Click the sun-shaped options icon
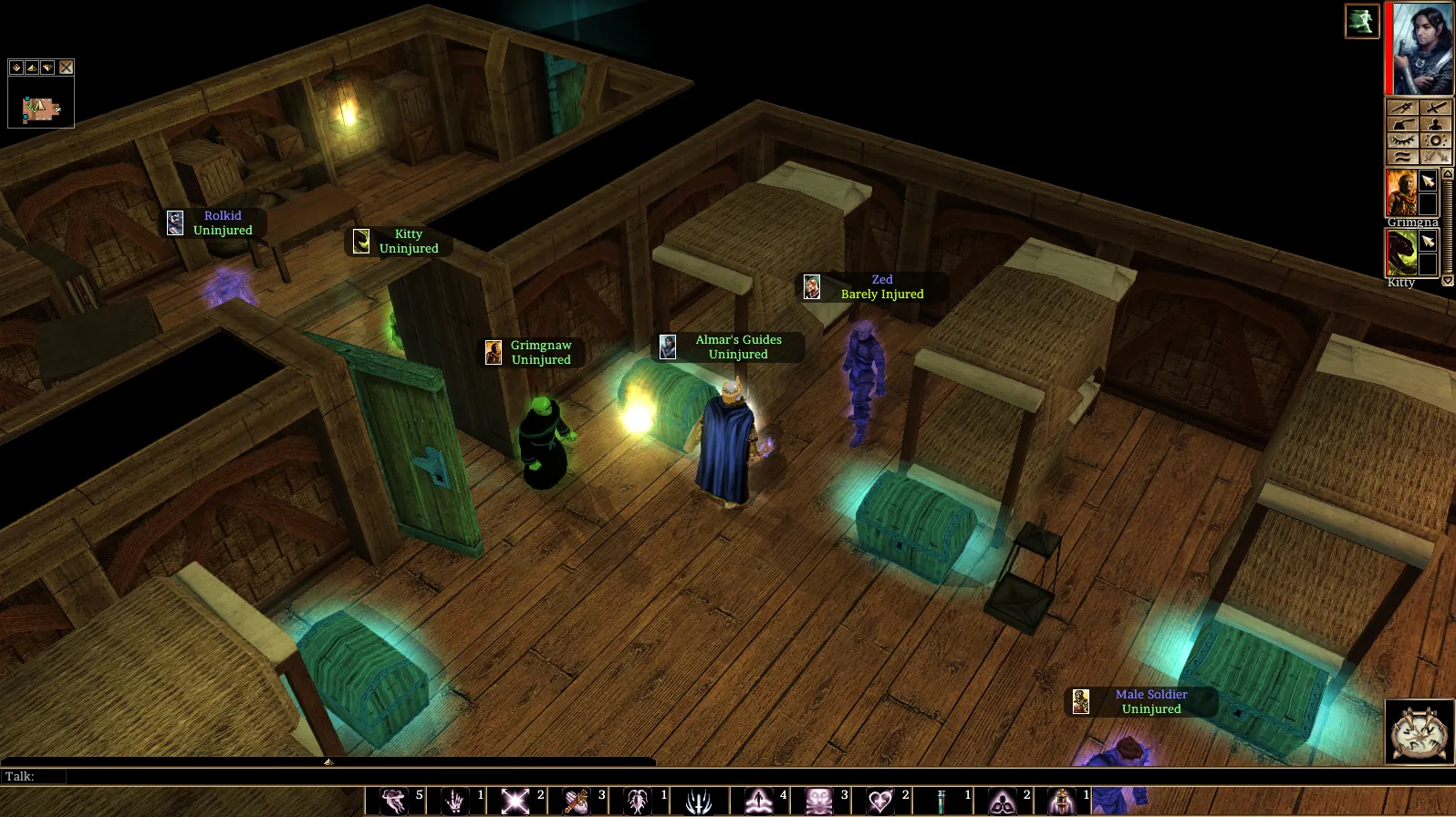 point(1435,140)
